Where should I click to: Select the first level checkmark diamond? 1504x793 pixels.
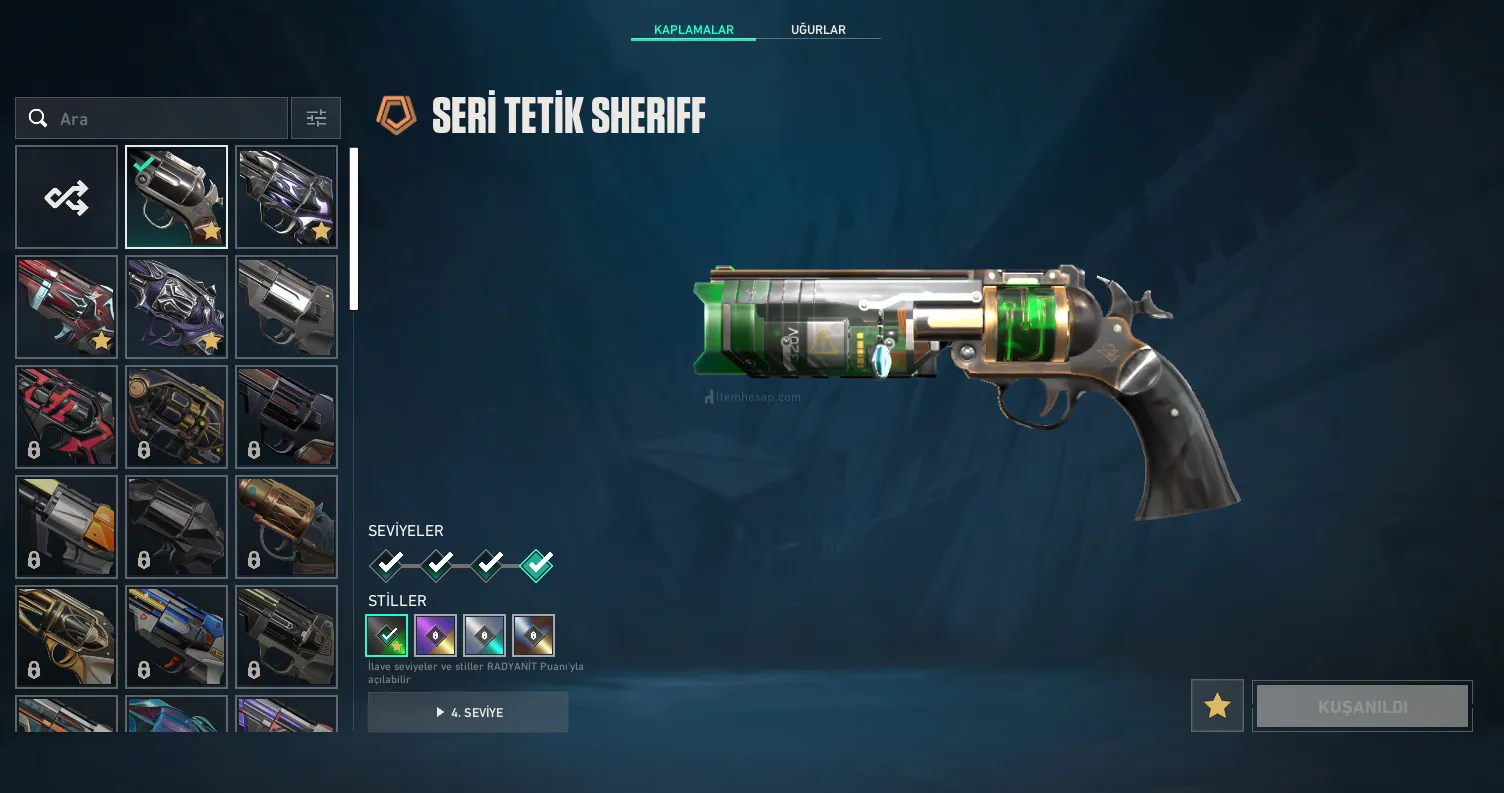pos(387,566)
